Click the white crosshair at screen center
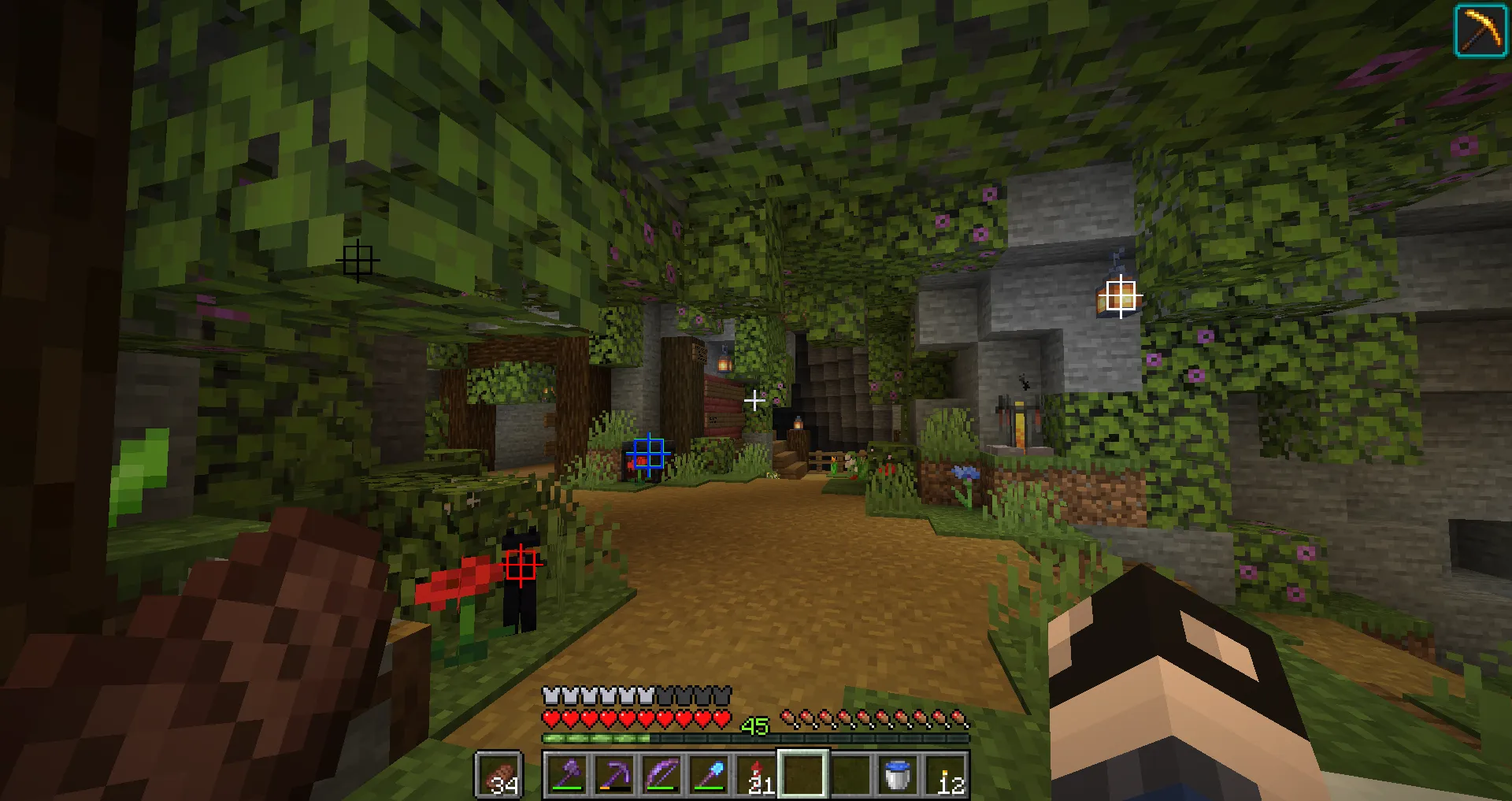 [755, 400]
